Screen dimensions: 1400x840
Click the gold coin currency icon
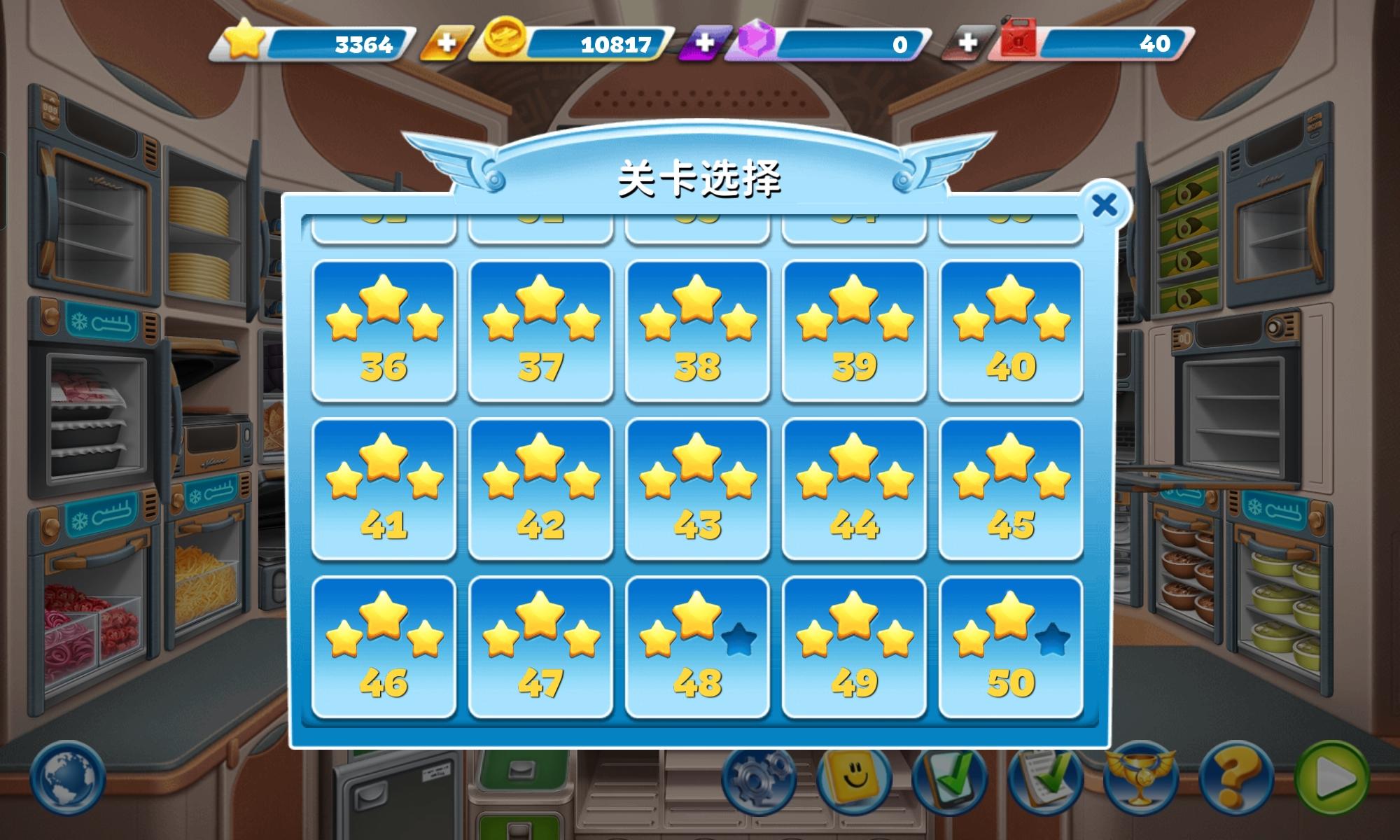[505, 42]
